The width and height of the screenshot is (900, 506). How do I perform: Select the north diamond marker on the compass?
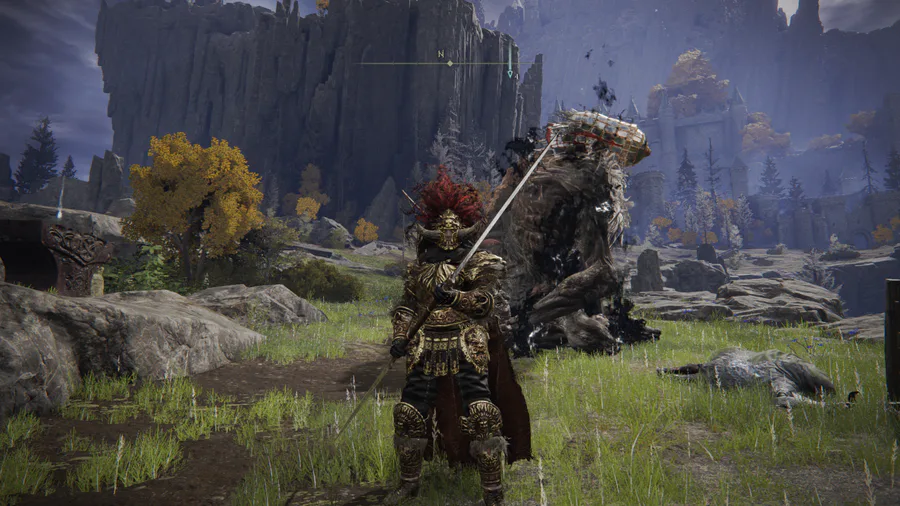tap(449, 63)
